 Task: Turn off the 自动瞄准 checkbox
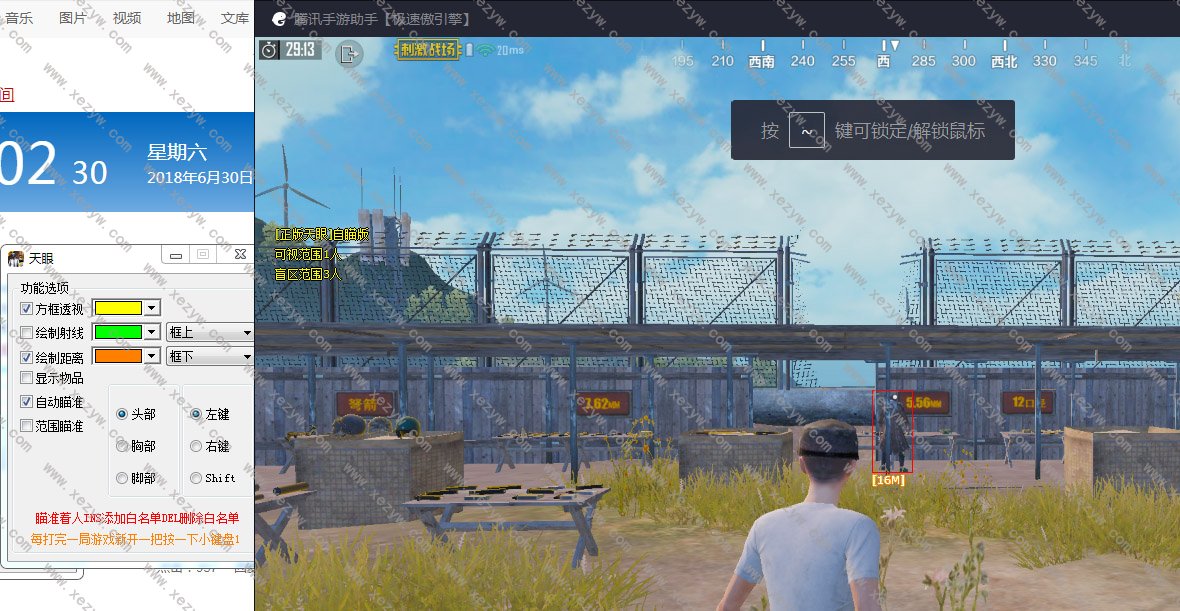click(x=27, y=402)
